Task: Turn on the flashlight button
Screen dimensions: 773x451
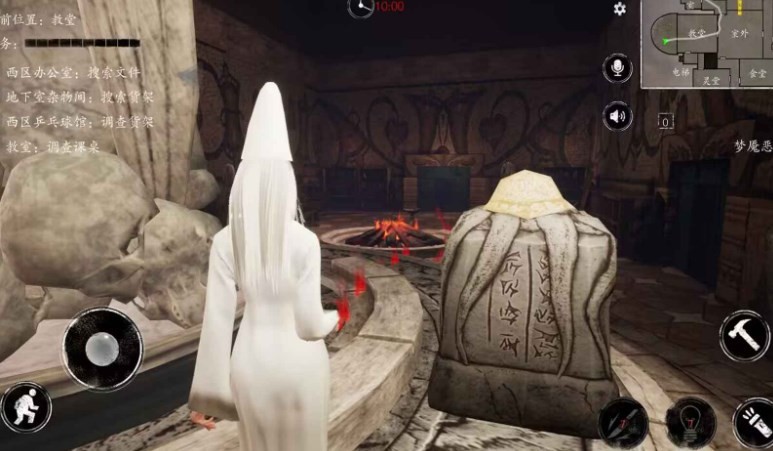Action: pos(752,424)
